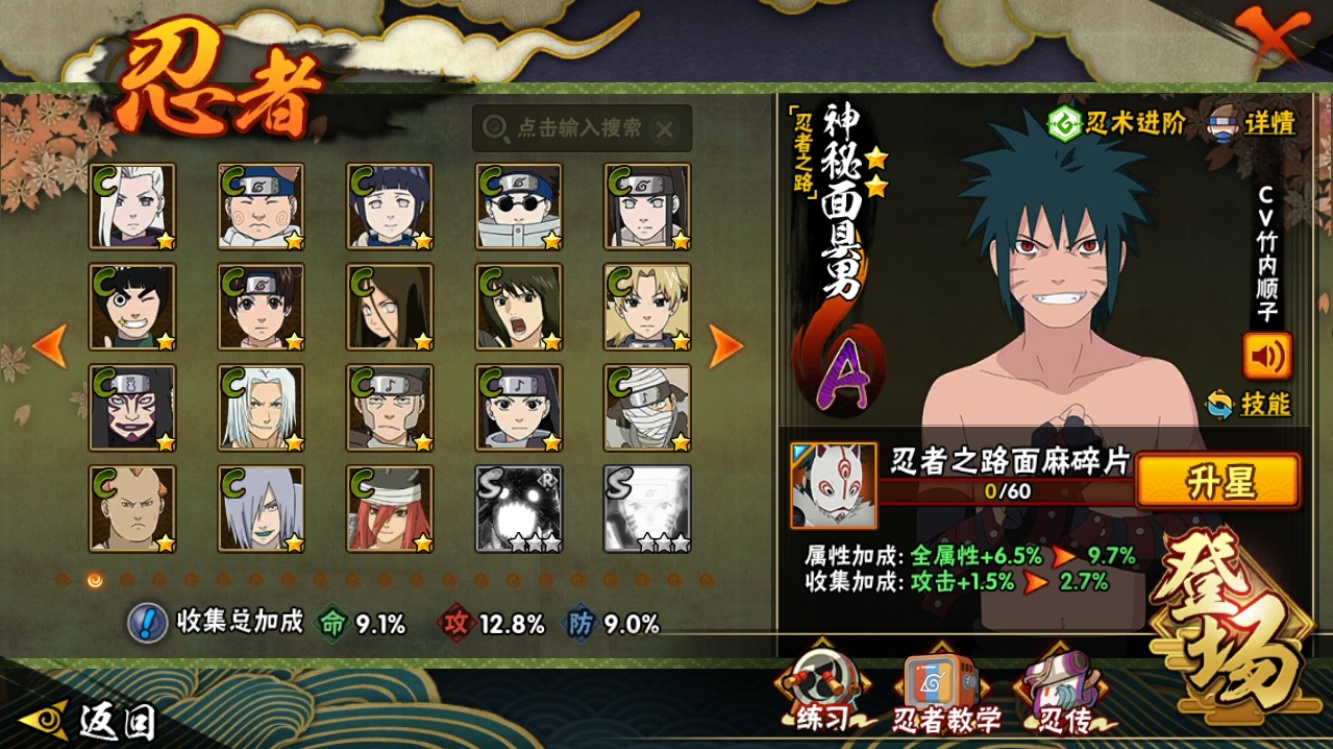This screenshot has height=749, width=1333.
Task: View collection bonus info exclamation icon
Action: click(147, 623)
